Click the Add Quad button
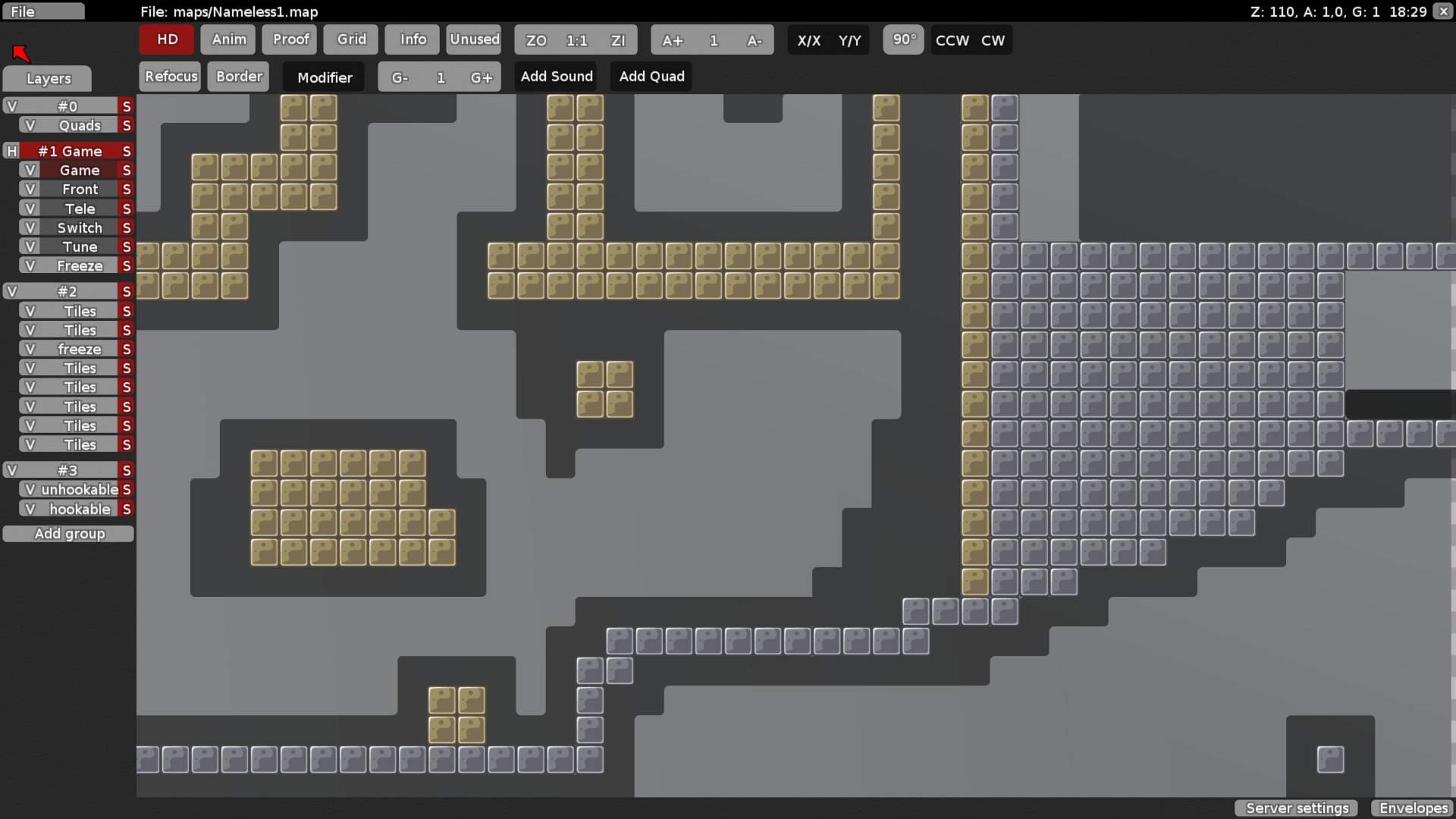 click(x=651, y=76)
